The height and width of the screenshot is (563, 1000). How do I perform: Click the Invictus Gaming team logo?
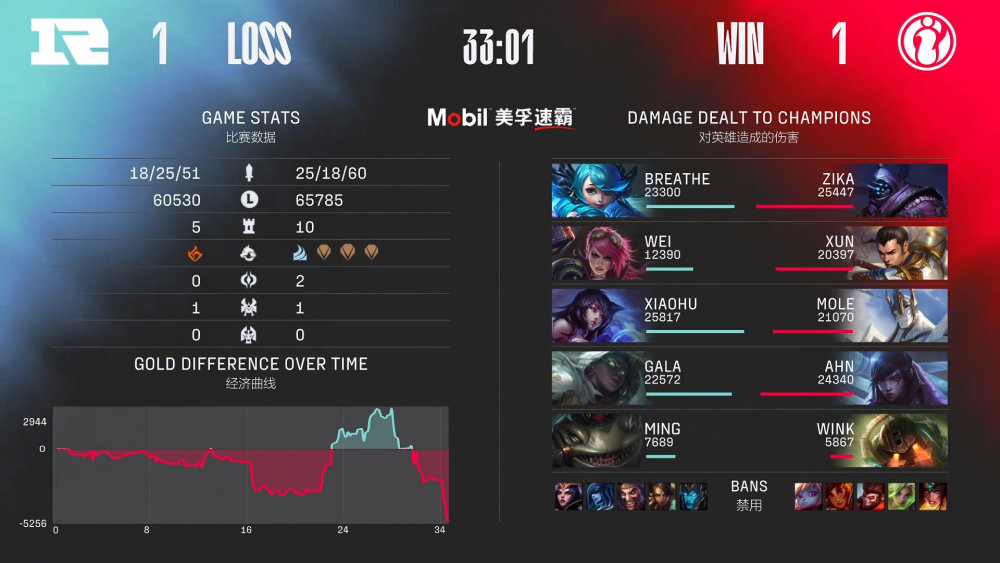click(927, 43)
